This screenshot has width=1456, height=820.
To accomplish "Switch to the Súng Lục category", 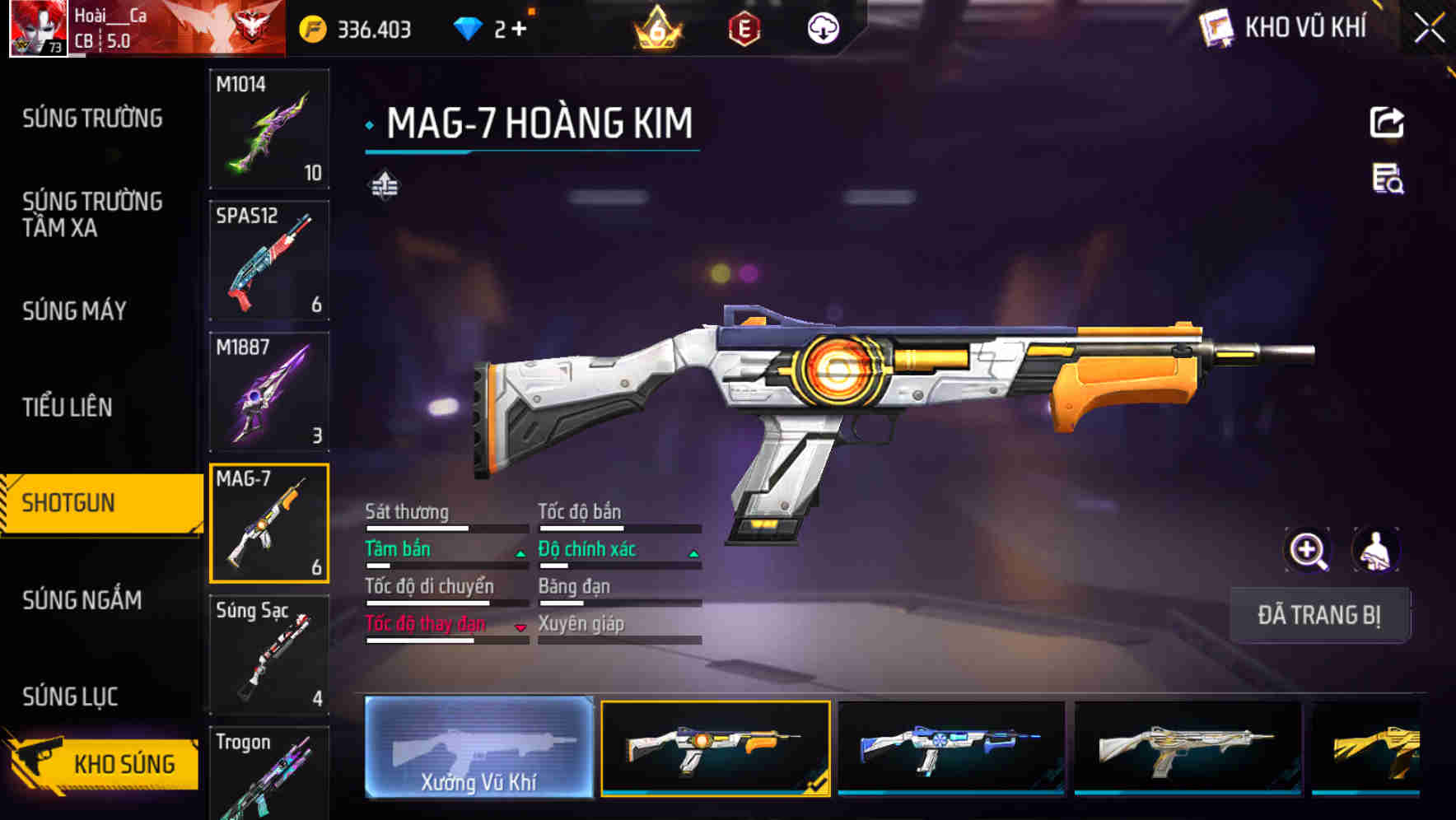I will (70, 697).
